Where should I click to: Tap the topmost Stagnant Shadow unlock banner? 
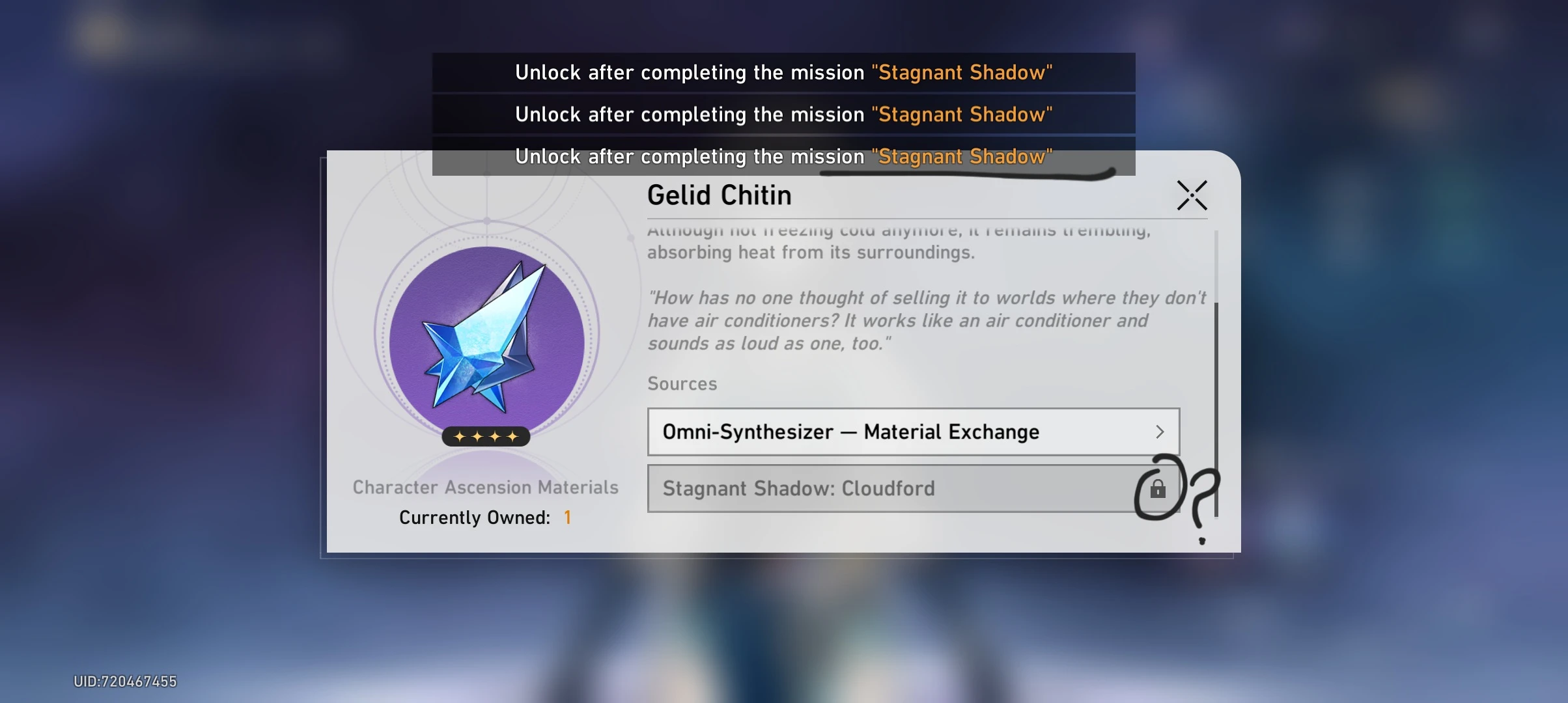783,72
